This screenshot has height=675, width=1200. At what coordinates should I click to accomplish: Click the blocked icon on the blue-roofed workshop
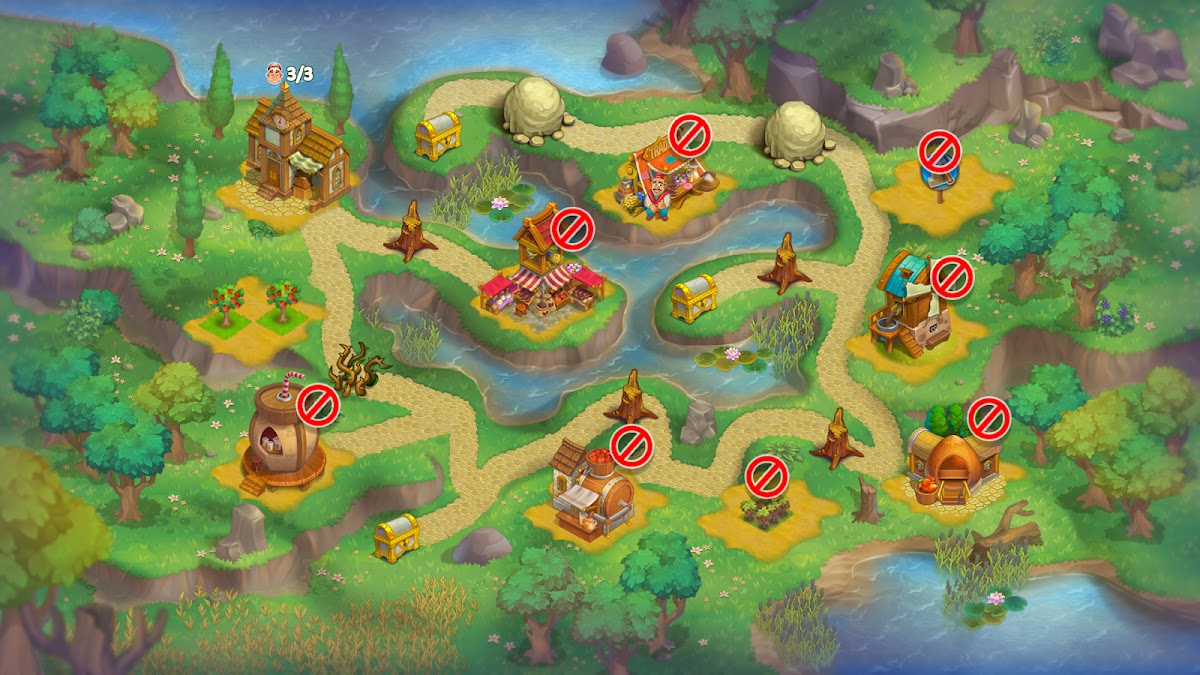tap(952, 277)
